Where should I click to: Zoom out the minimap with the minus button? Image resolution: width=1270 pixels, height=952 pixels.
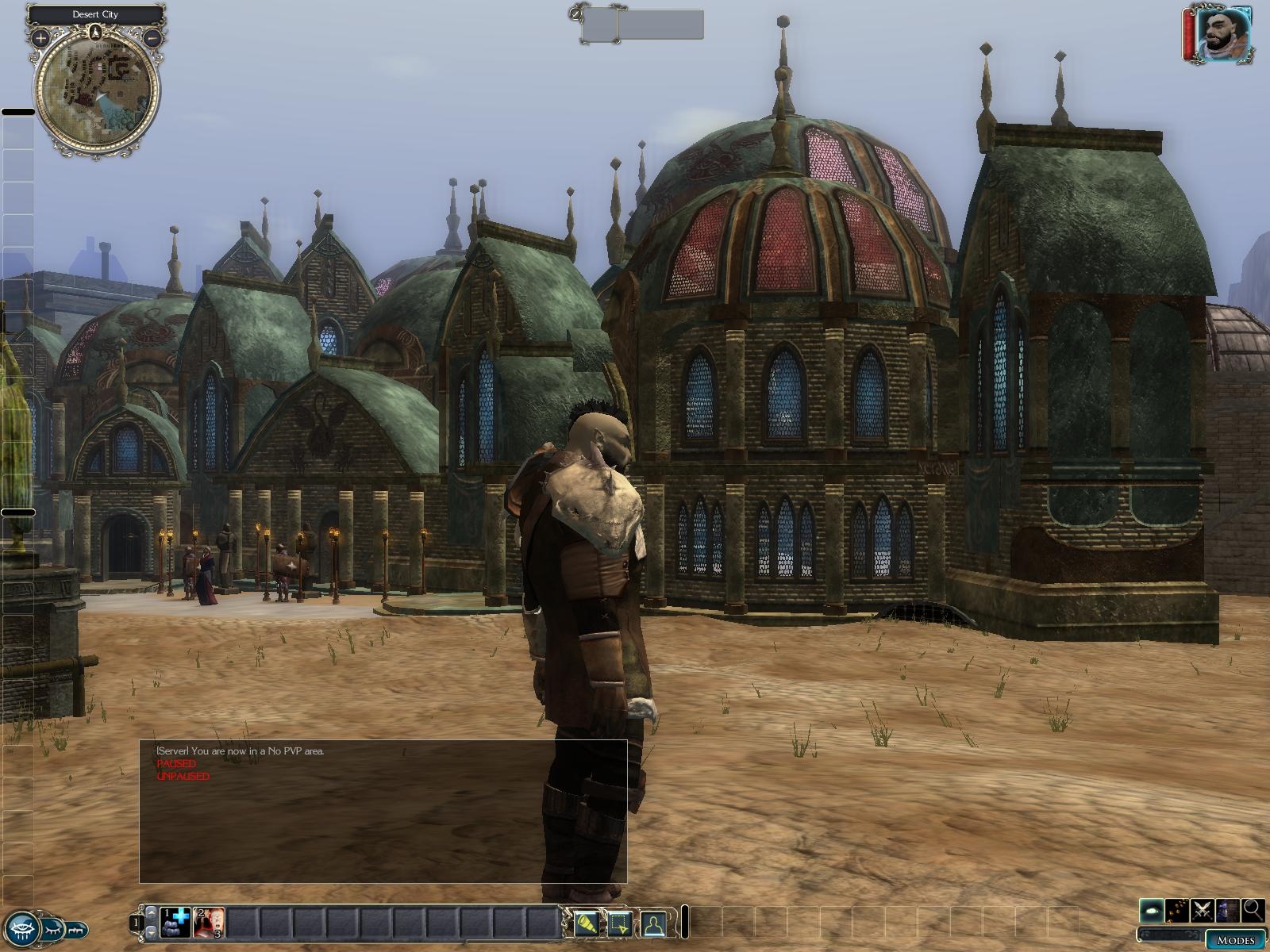point(153,36)
